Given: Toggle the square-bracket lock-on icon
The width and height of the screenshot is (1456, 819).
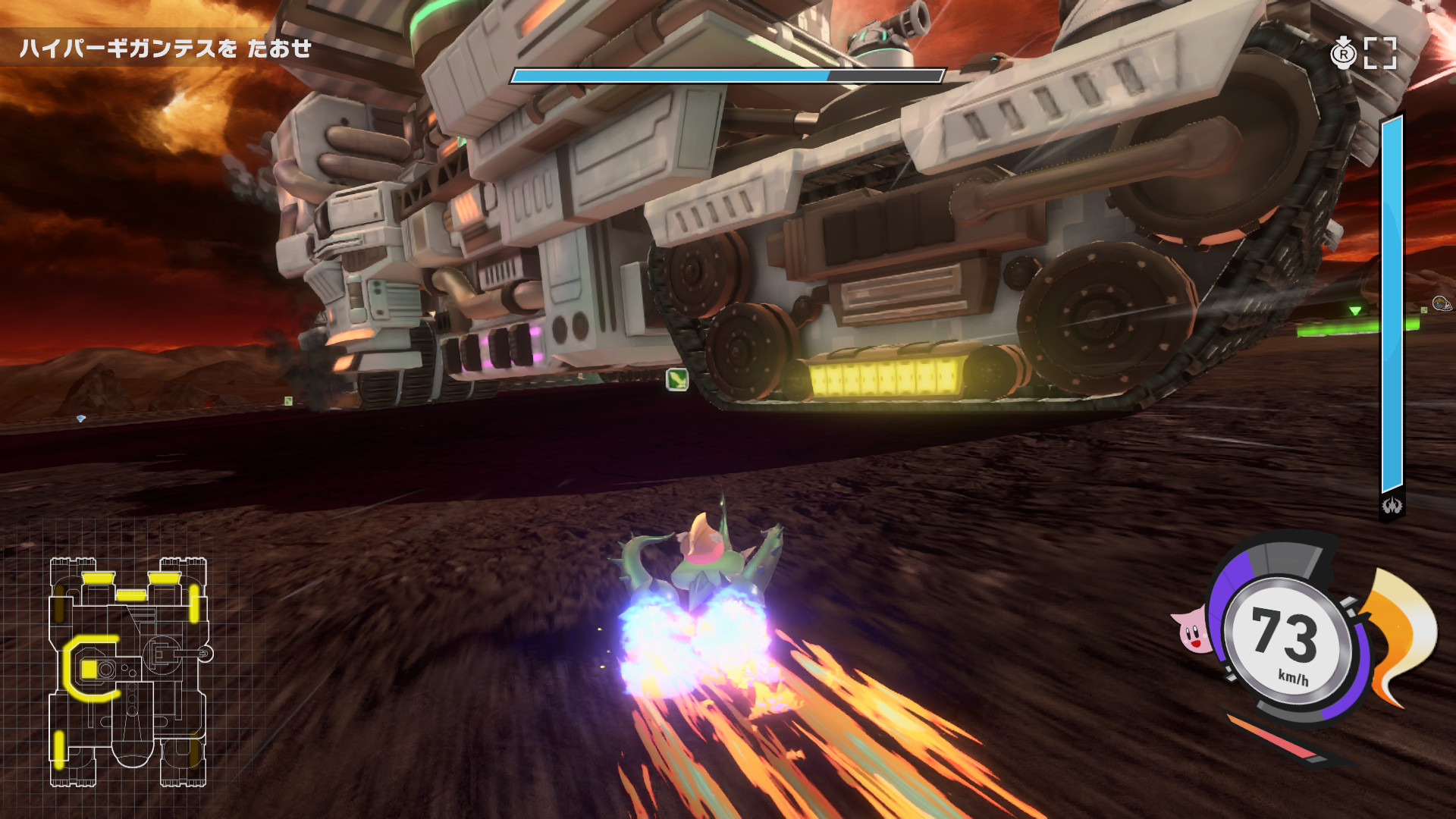Looking at the screenshot, I should 1379,53.
